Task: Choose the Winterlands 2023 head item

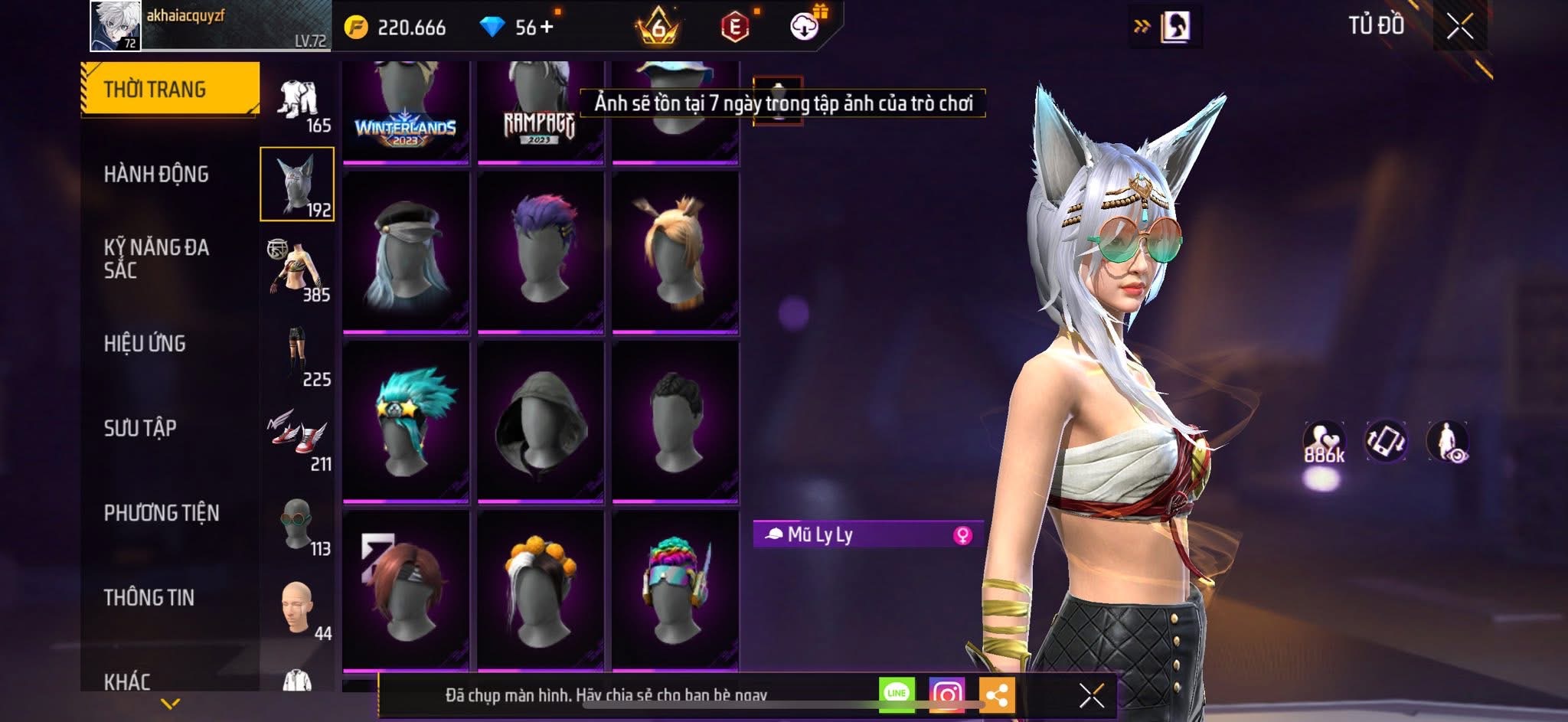Action: (x=406, y=111)
